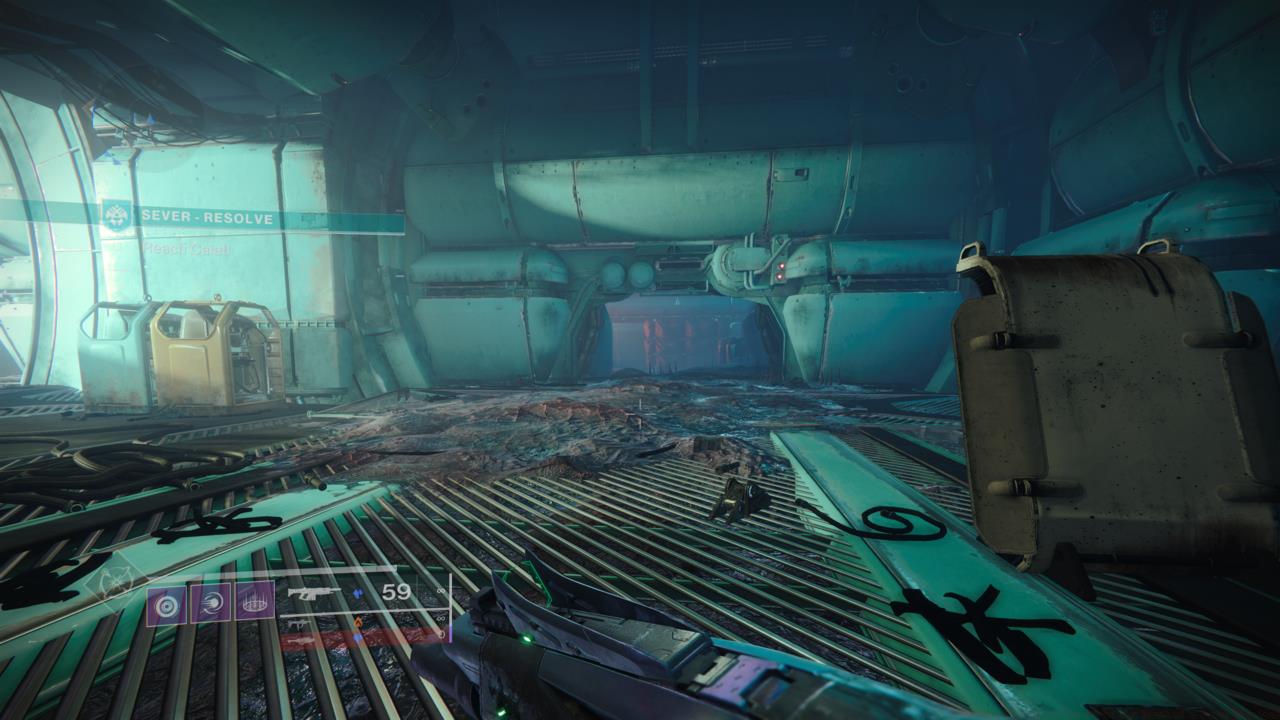Image resolution: width=1280 pixels, height=720 pixels.
Task: Click the orange special ammo indicator
Action: click(359, 622)
